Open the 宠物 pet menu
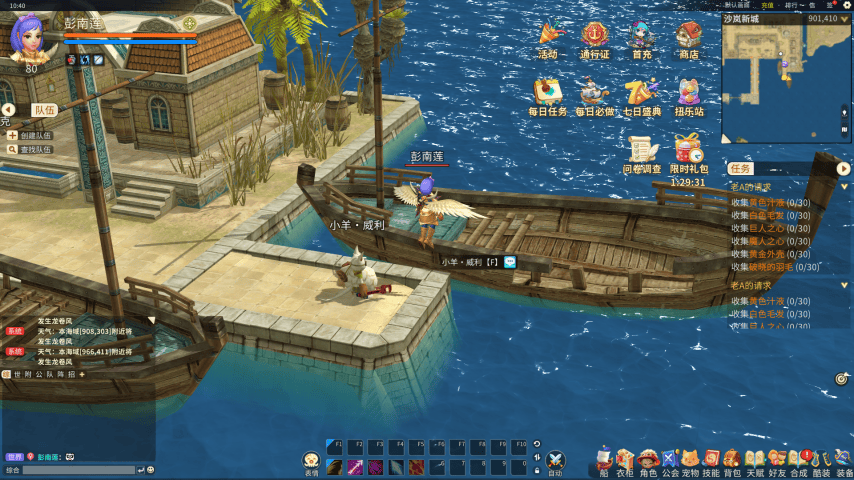The image size is (854, 480). click(690, 460)
